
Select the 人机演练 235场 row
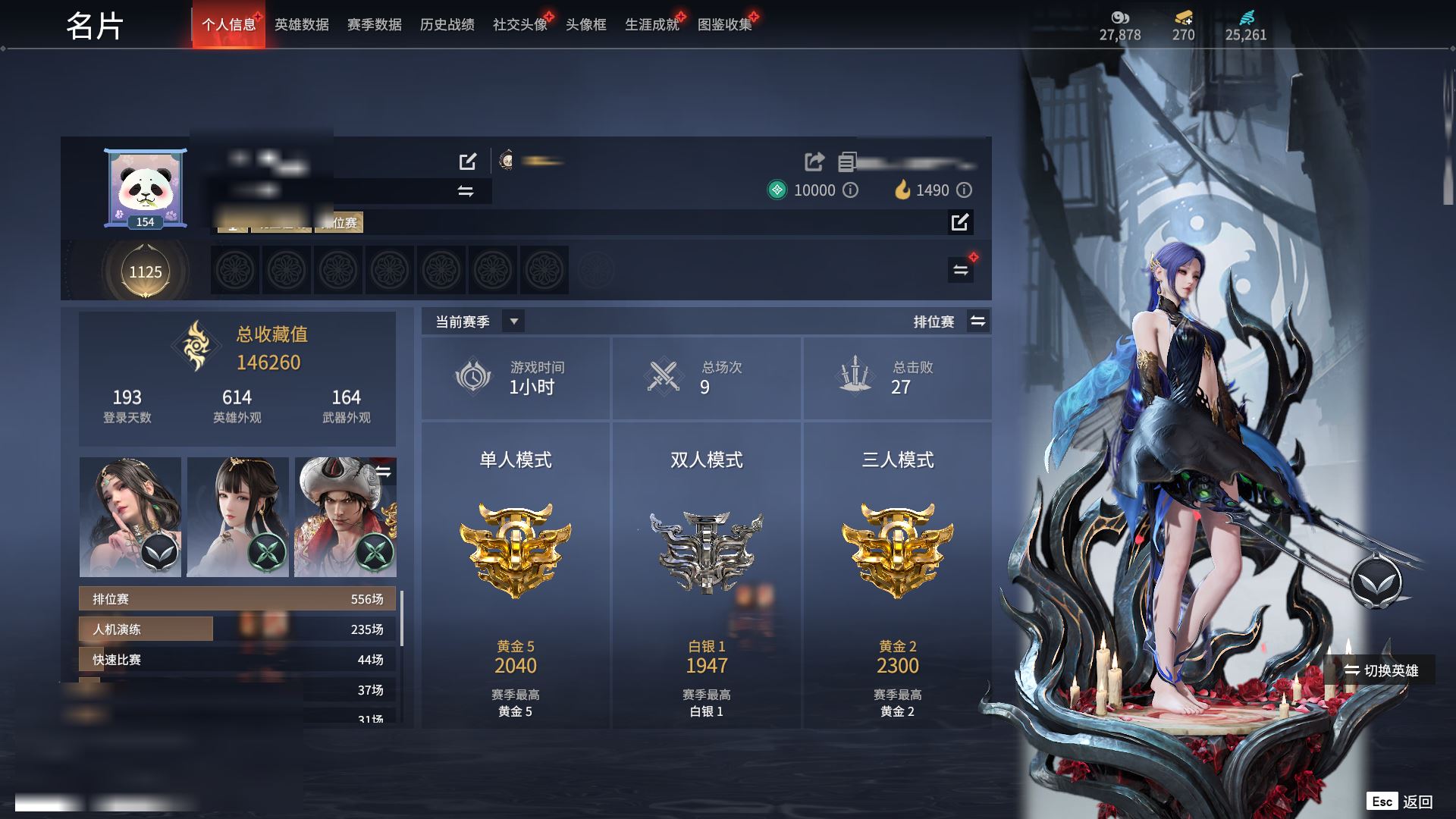pyautogui.click(x=237, y=629)
